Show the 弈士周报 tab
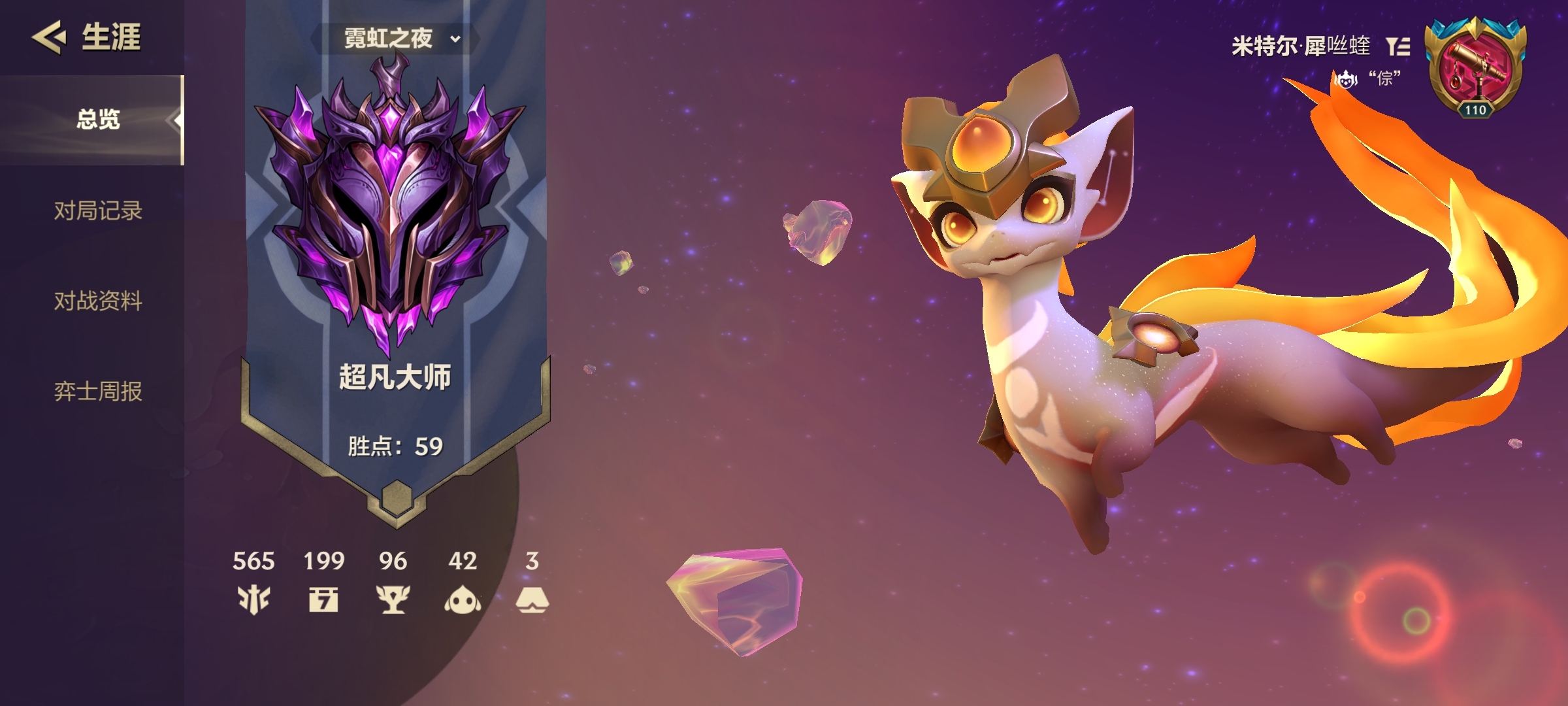1568x706 pixels. point(98,391)
